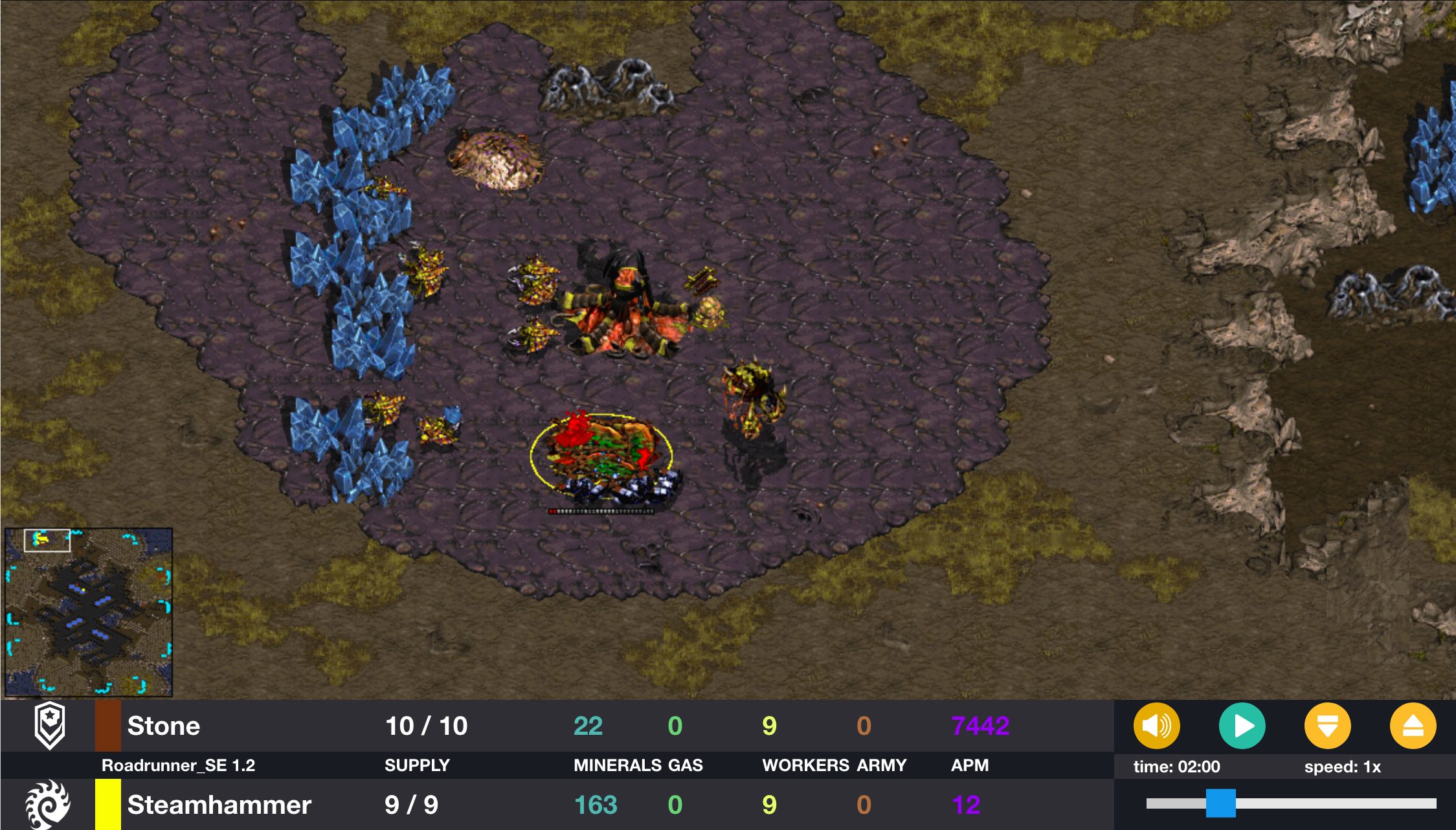This screenshot has width=1456, height=830.
Task: Click the play button to resume replay
Action: (1242, 726)
